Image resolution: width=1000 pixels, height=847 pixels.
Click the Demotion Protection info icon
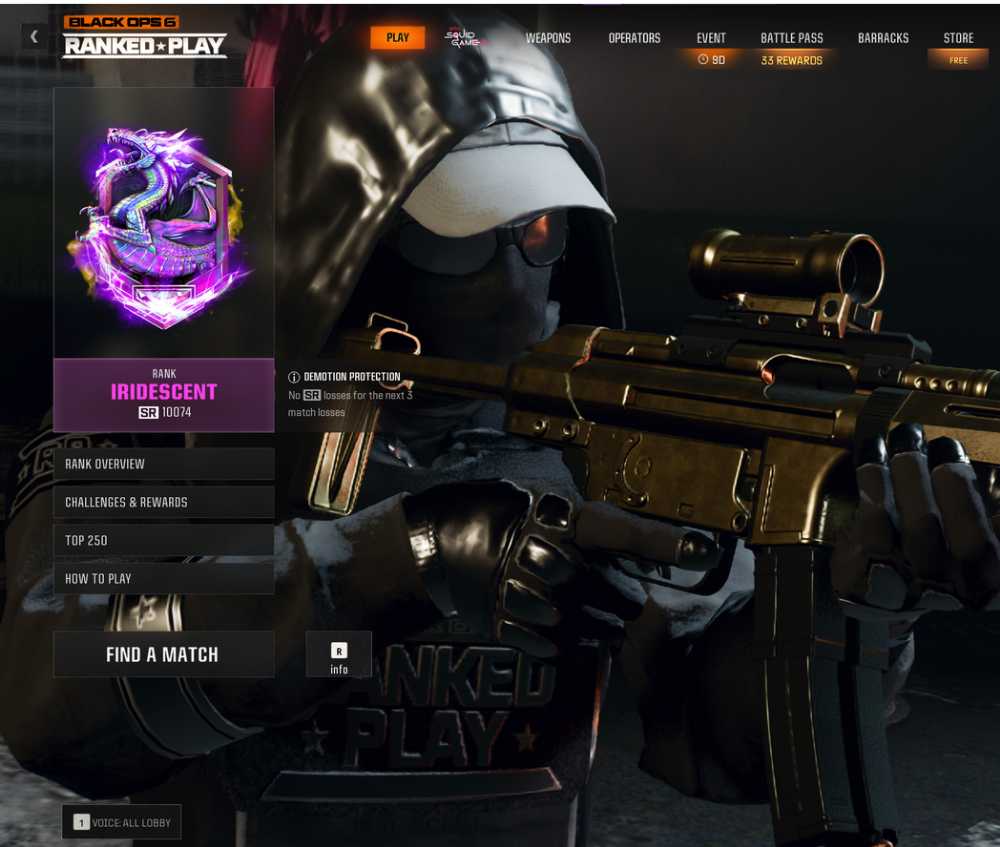pyautogui.click(x=294, y=377)
